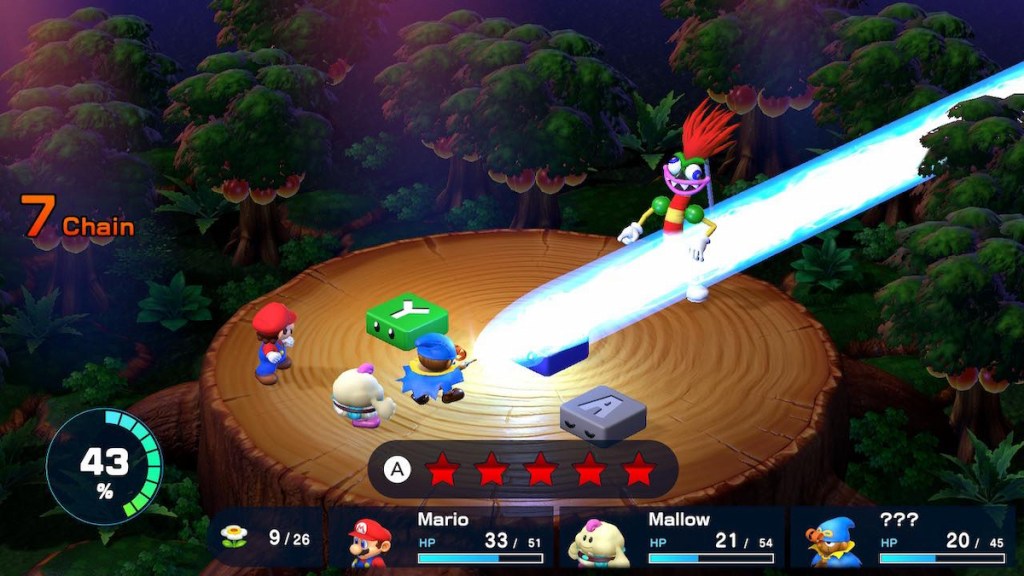The height and width of the screenshot is (576, 1024).
Task: Select the ??? party member panel
Action: click(x=902, y=539)
